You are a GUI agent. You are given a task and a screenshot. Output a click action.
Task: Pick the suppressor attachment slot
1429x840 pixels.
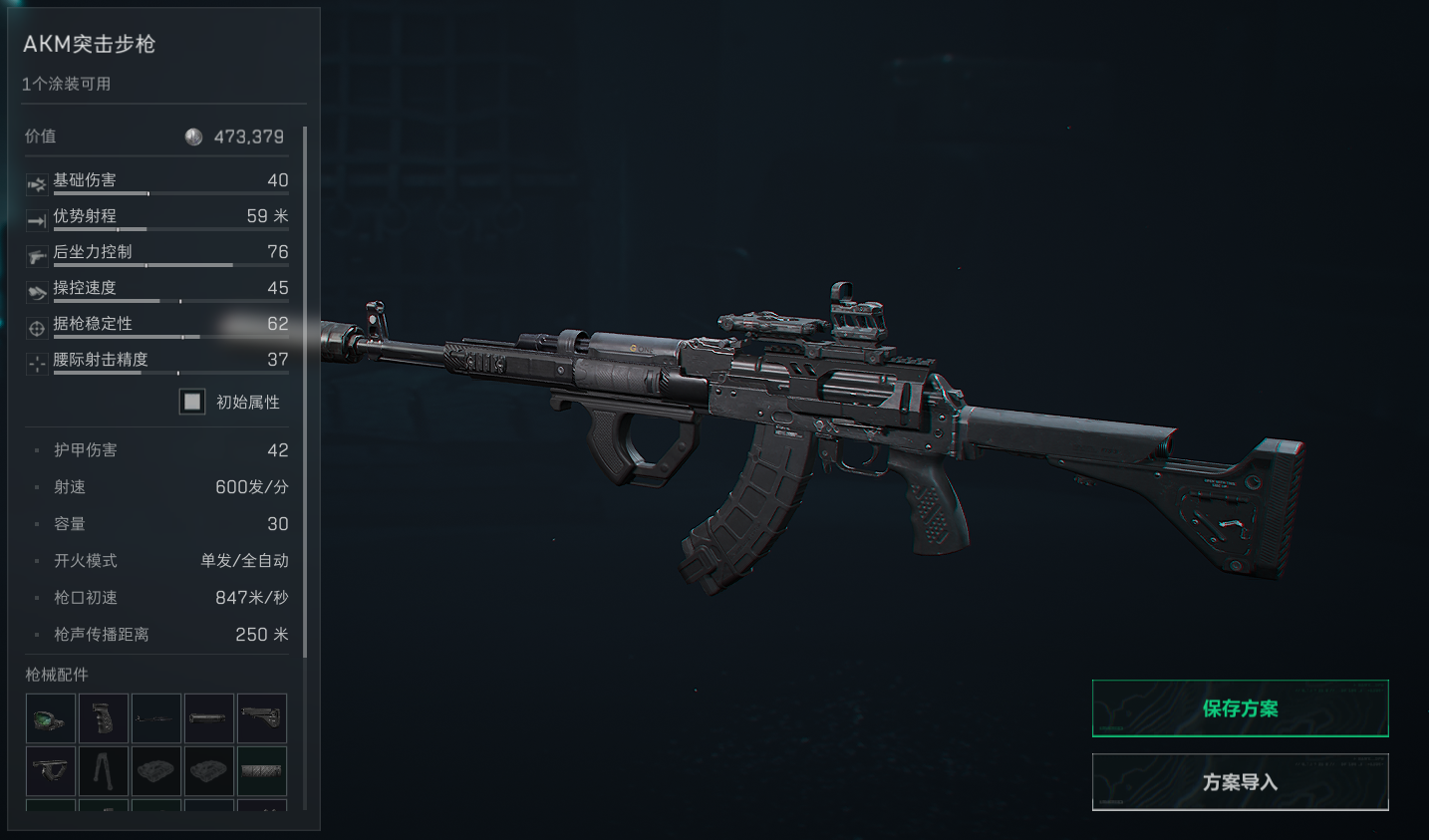[x=208, y=718]
